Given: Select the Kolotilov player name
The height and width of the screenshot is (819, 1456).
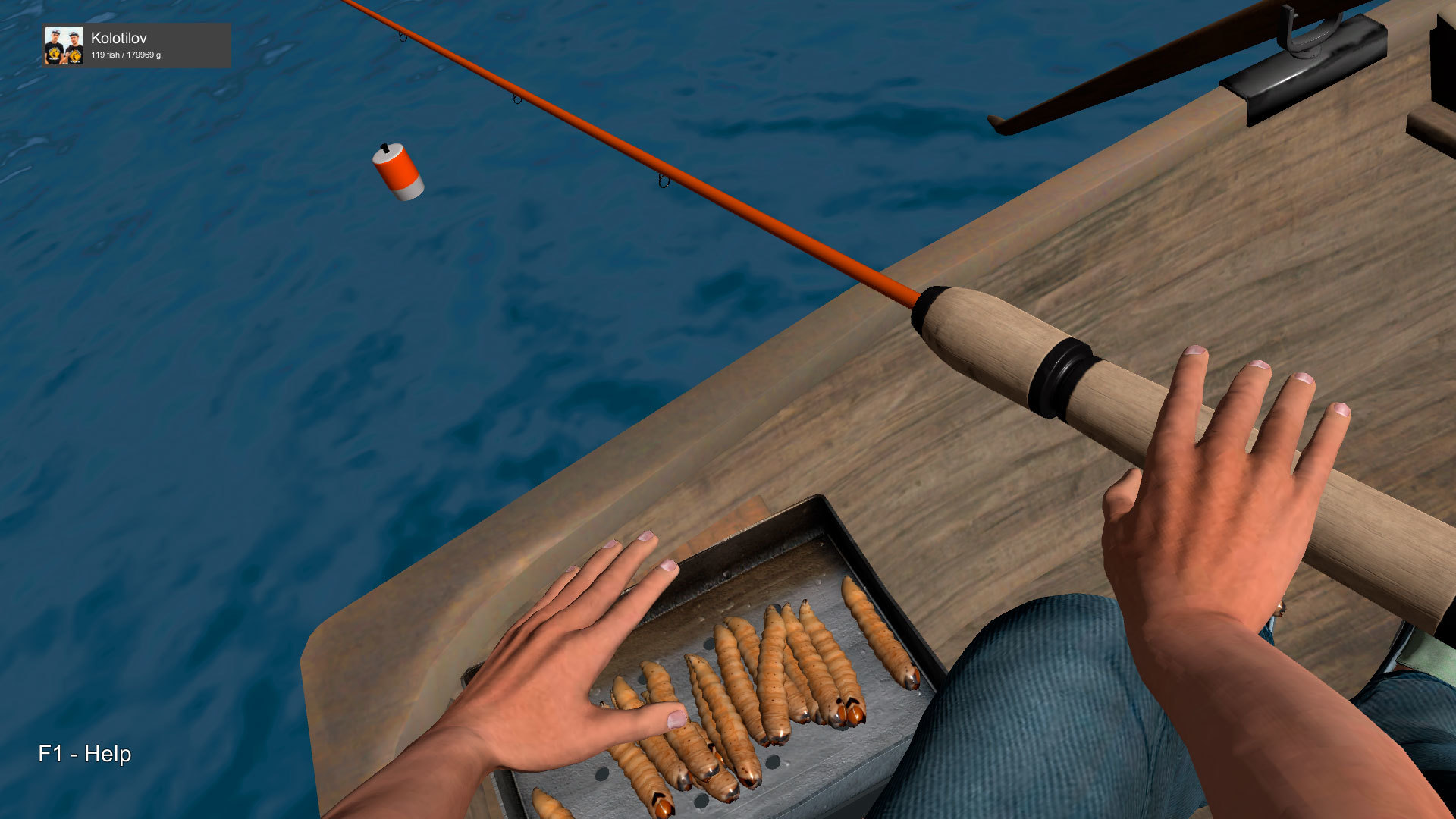Looking at the screenshot, I should pos(119,38).
